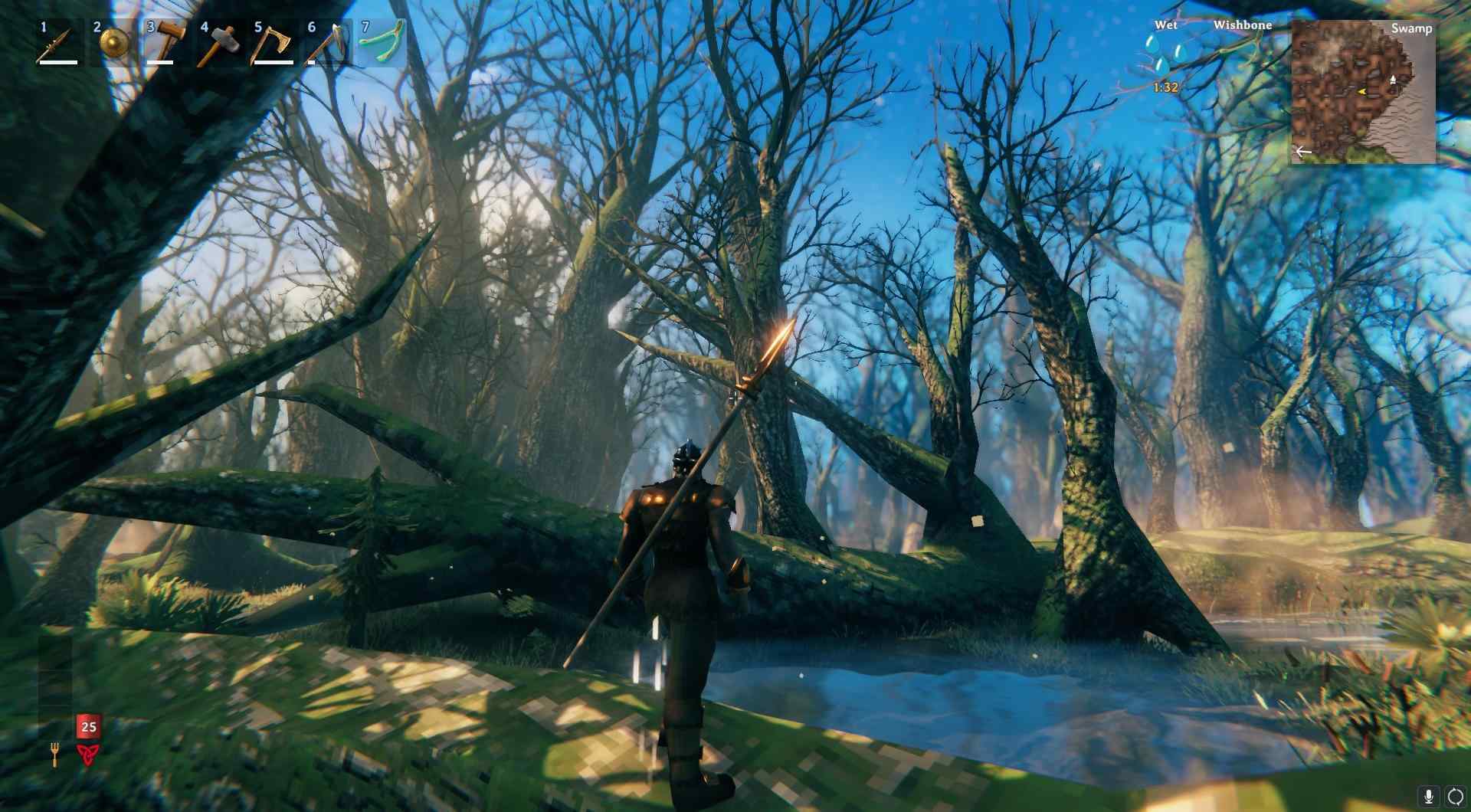The image size is (1471, 812).
Task: Select the axe in hotbar slot 6
Action: [327, 41]
